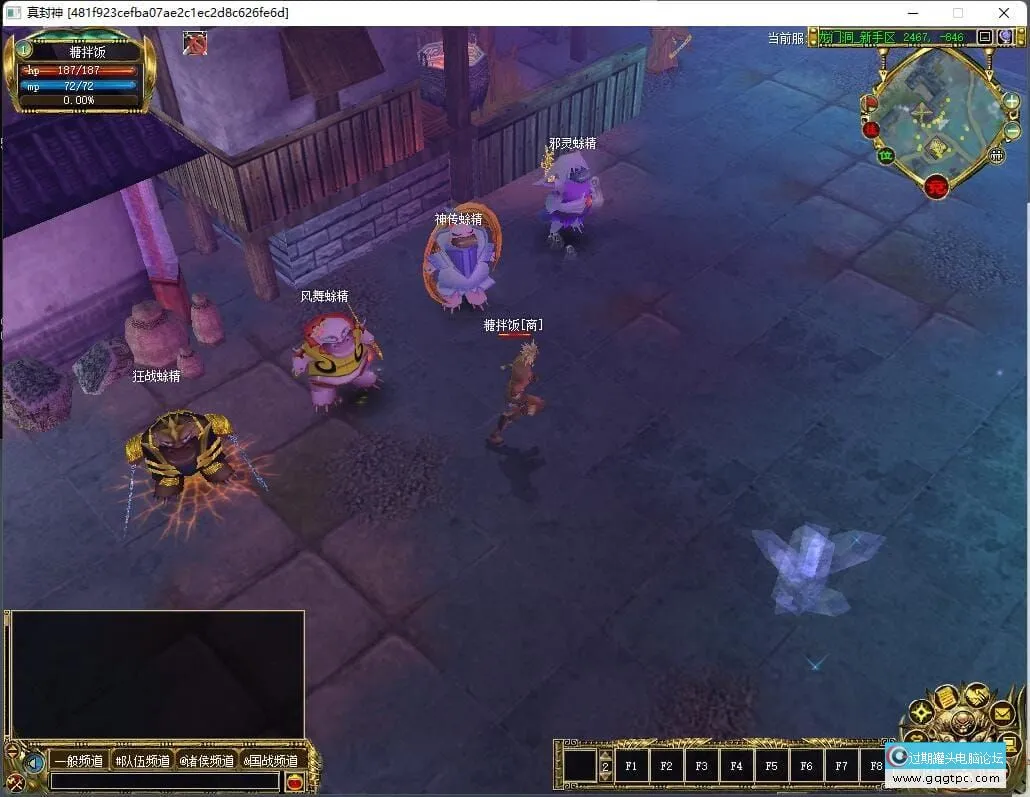
Task: Minimize the minimap panel with square button
Action: click(x=985, y=37)
